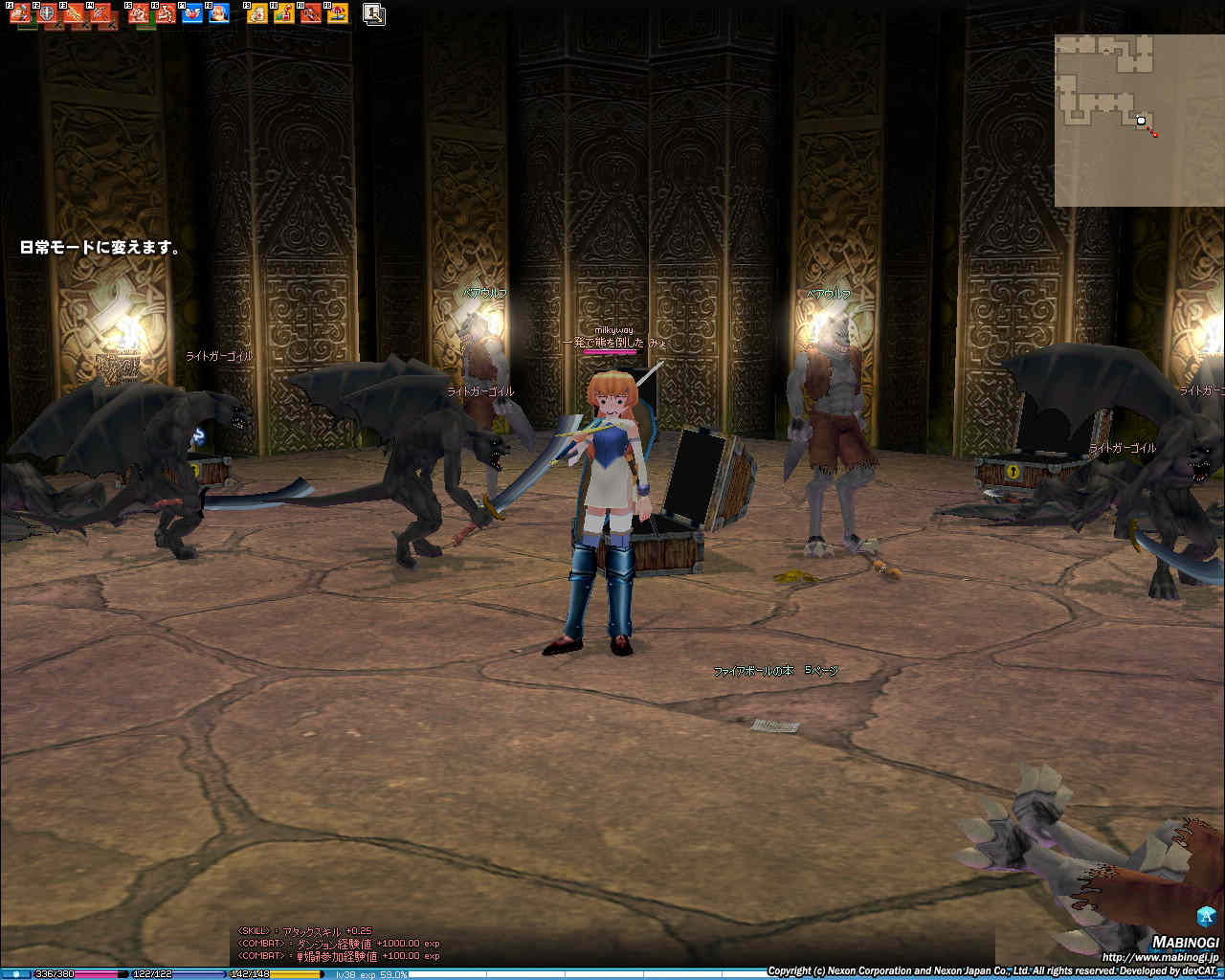Use the F12 yellow skill slot
The height and width of the screenshot is (980, 1225).
pos(338,13)
